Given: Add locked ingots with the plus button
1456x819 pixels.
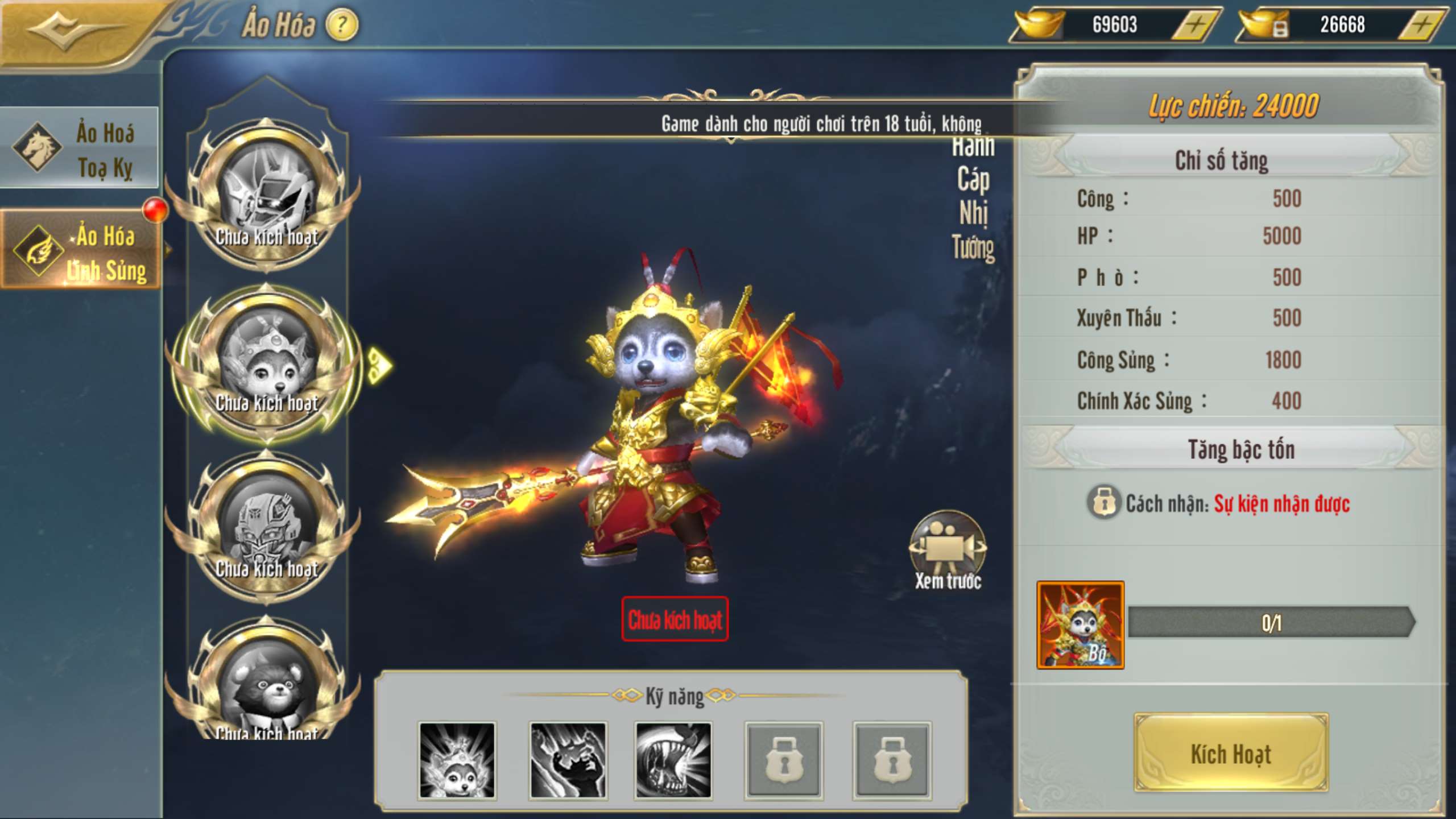Looking at the screenshot, I should click(1422, 25).
